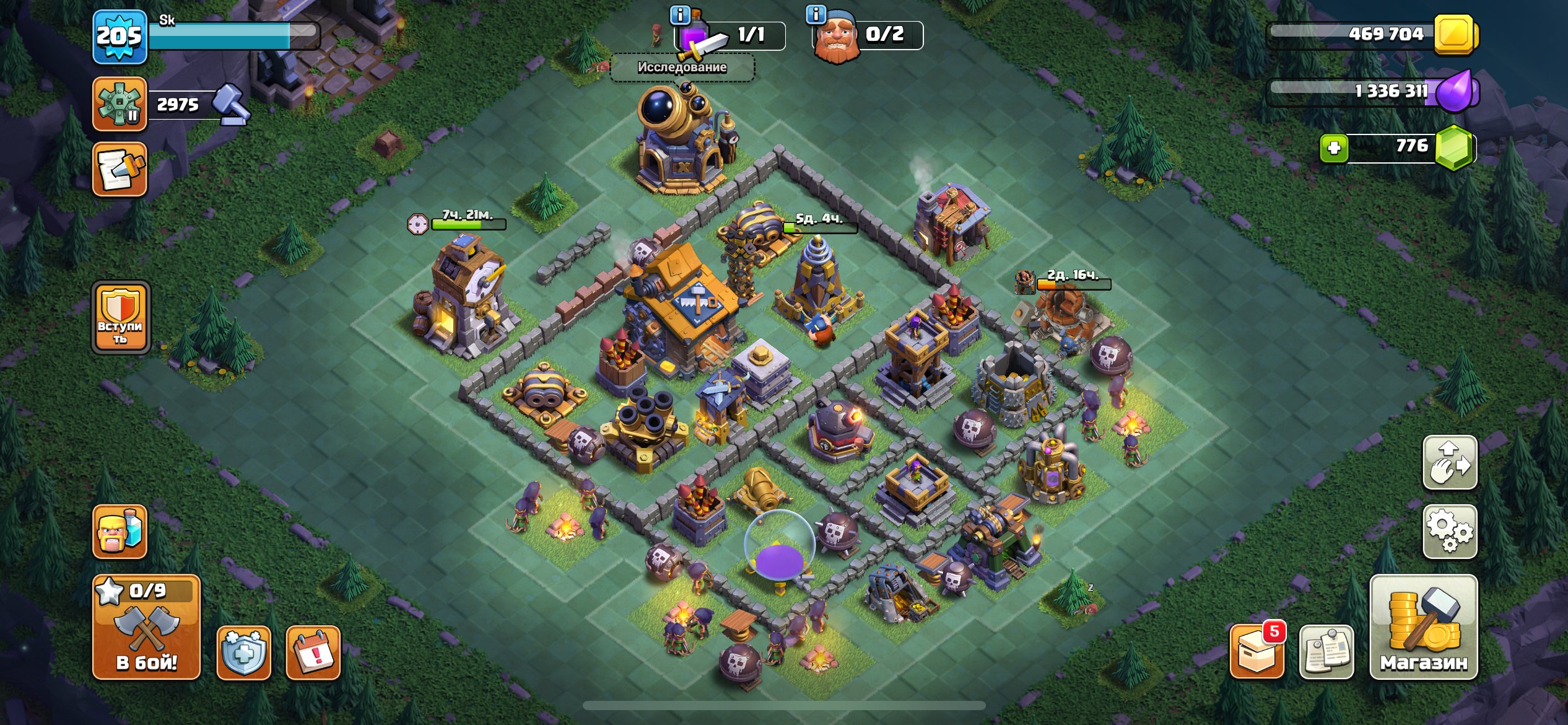Tap the player level badge showing 205

[x=120, y=37]
